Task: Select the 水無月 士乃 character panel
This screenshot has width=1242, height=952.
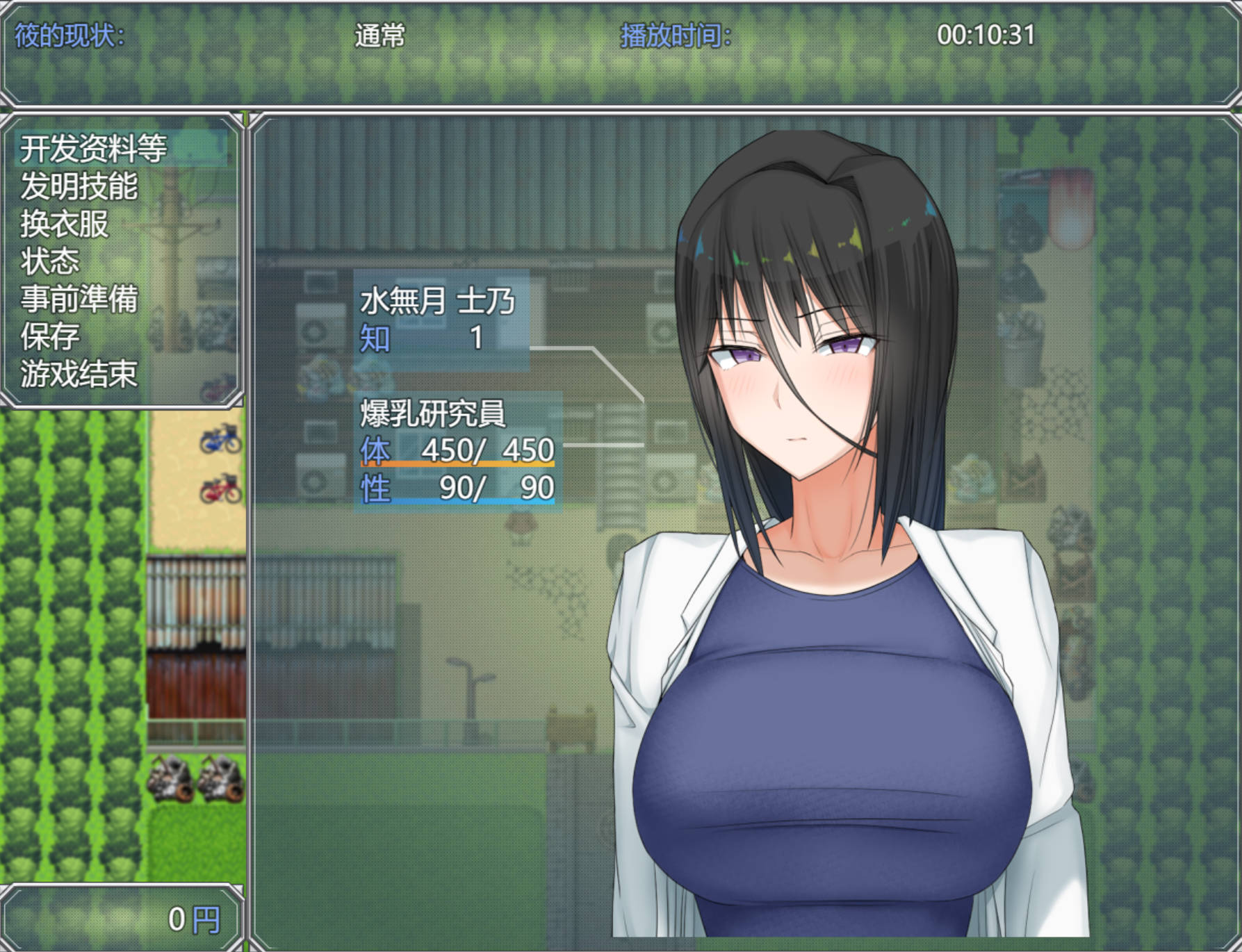Action: 441,320
